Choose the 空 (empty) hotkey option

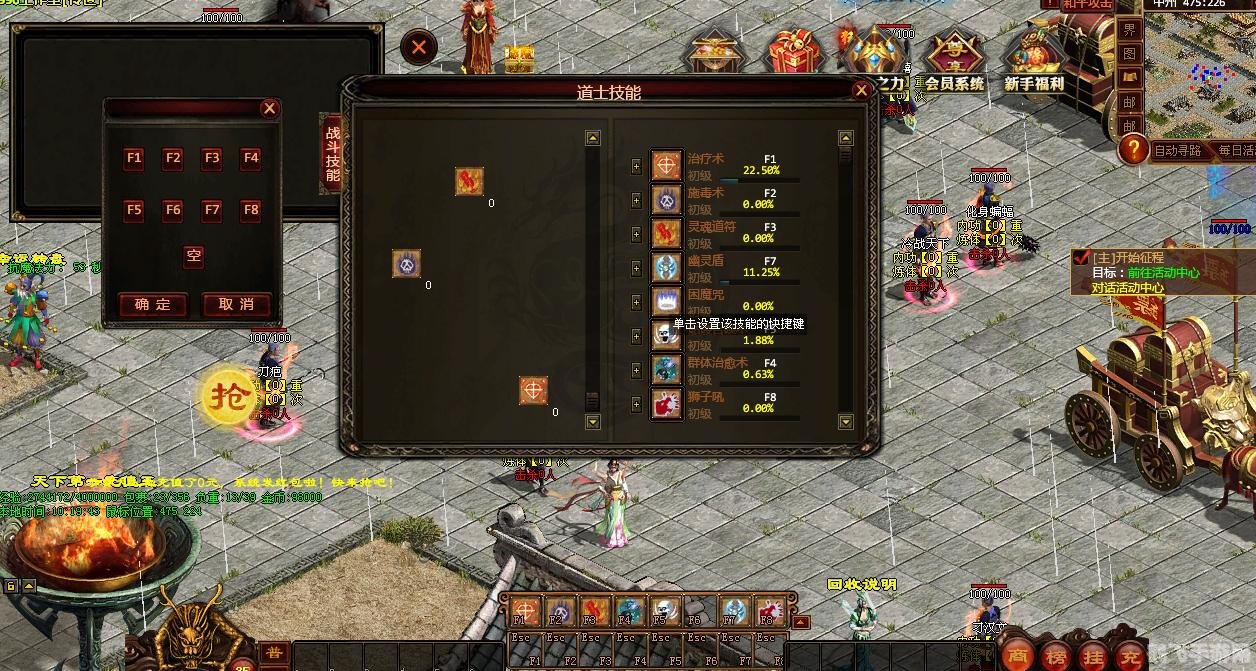193,256
